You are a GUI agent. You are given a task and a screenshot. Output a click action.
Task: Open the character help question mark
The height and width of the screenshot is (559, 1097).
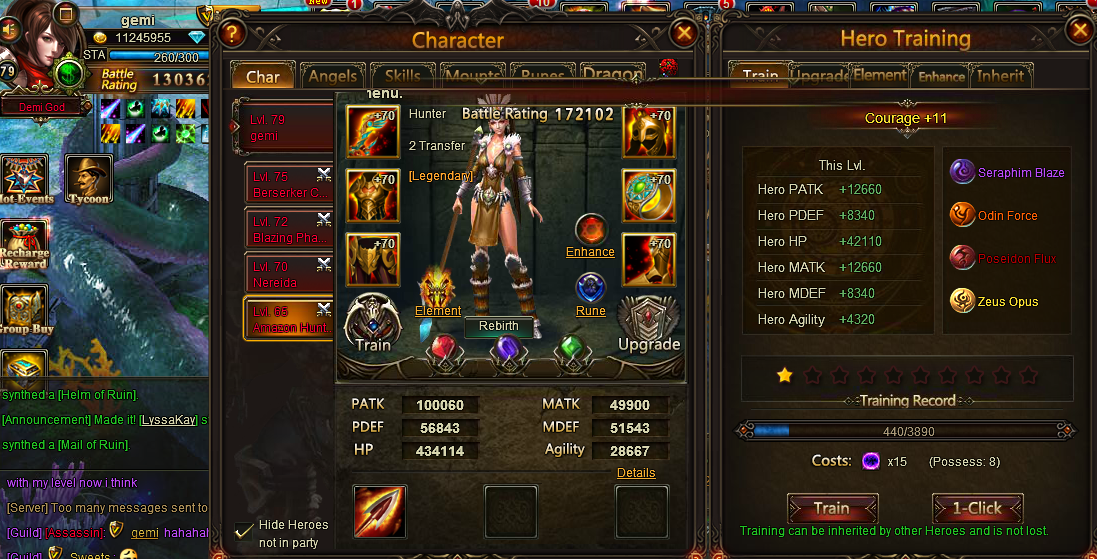pyautogui.click(x=232, y=34)
